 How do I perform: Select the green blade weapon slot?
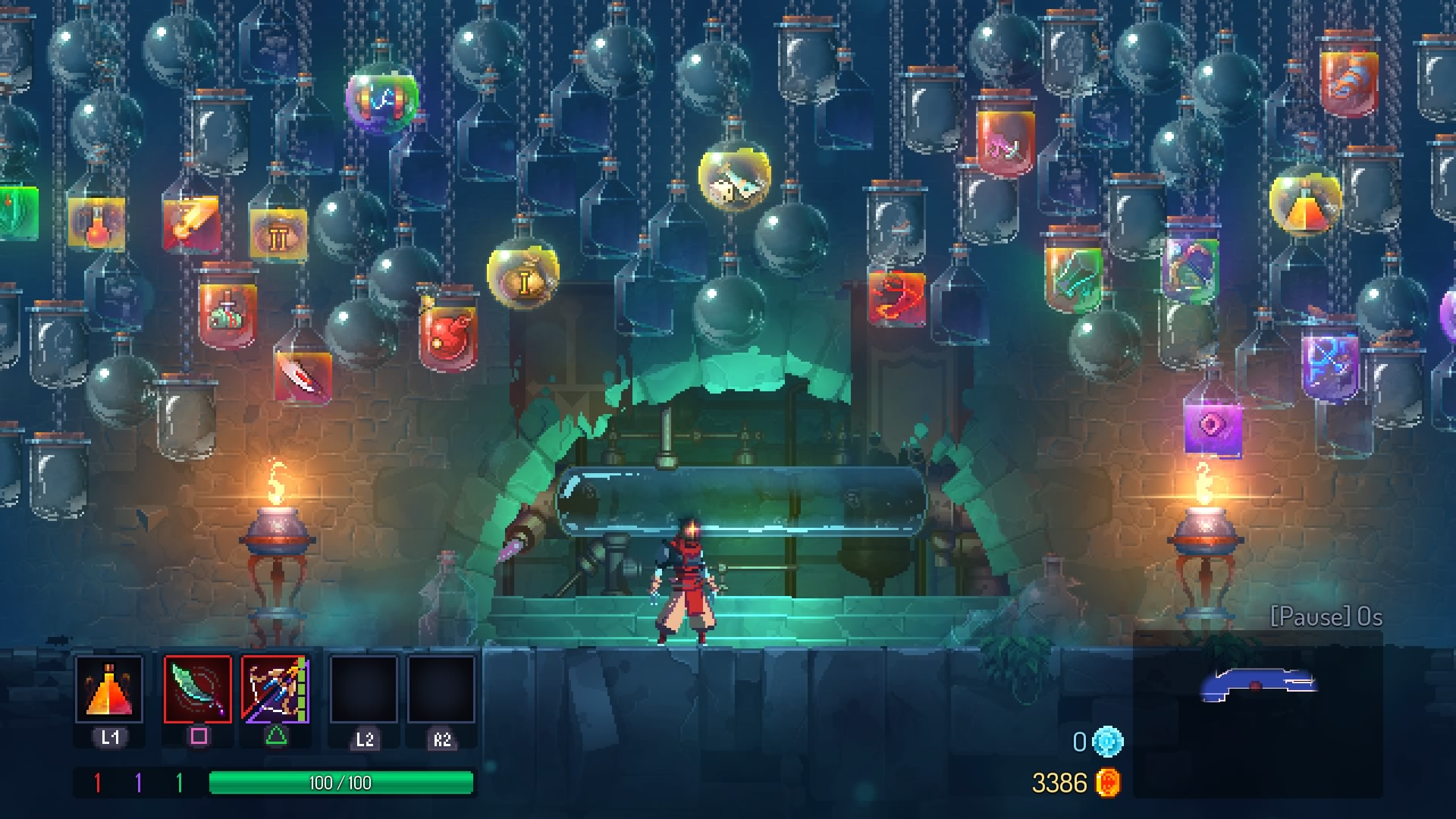[x=198, y=689]
